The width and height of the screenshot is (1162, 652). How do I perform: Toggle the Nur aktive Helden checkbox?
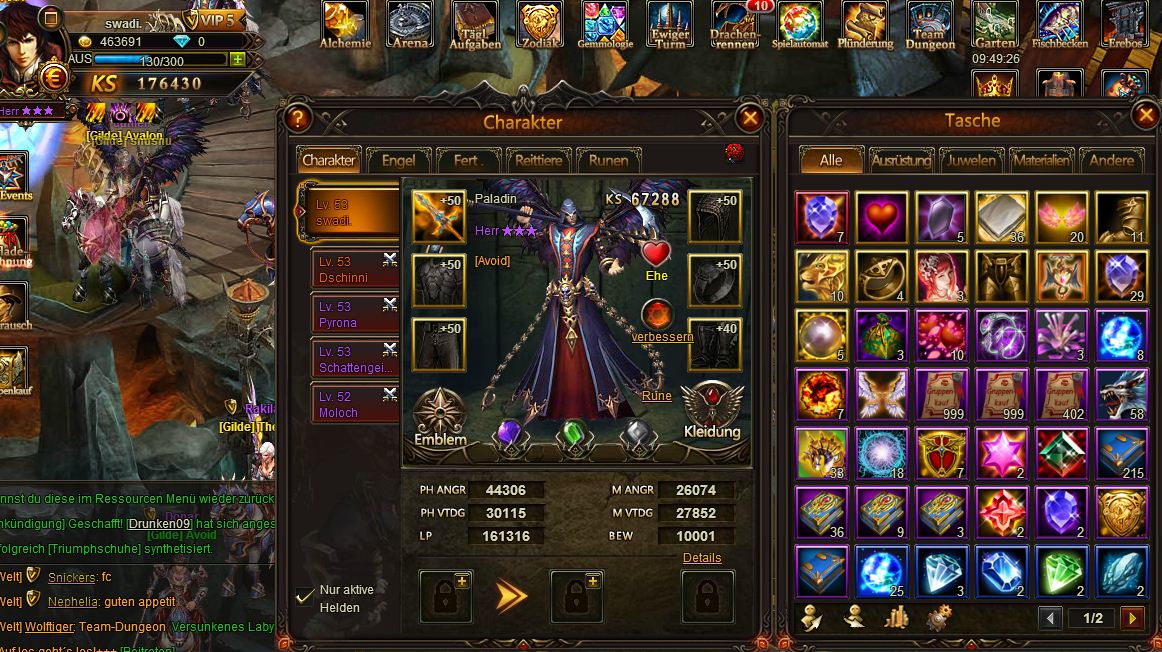pos(306,597)
